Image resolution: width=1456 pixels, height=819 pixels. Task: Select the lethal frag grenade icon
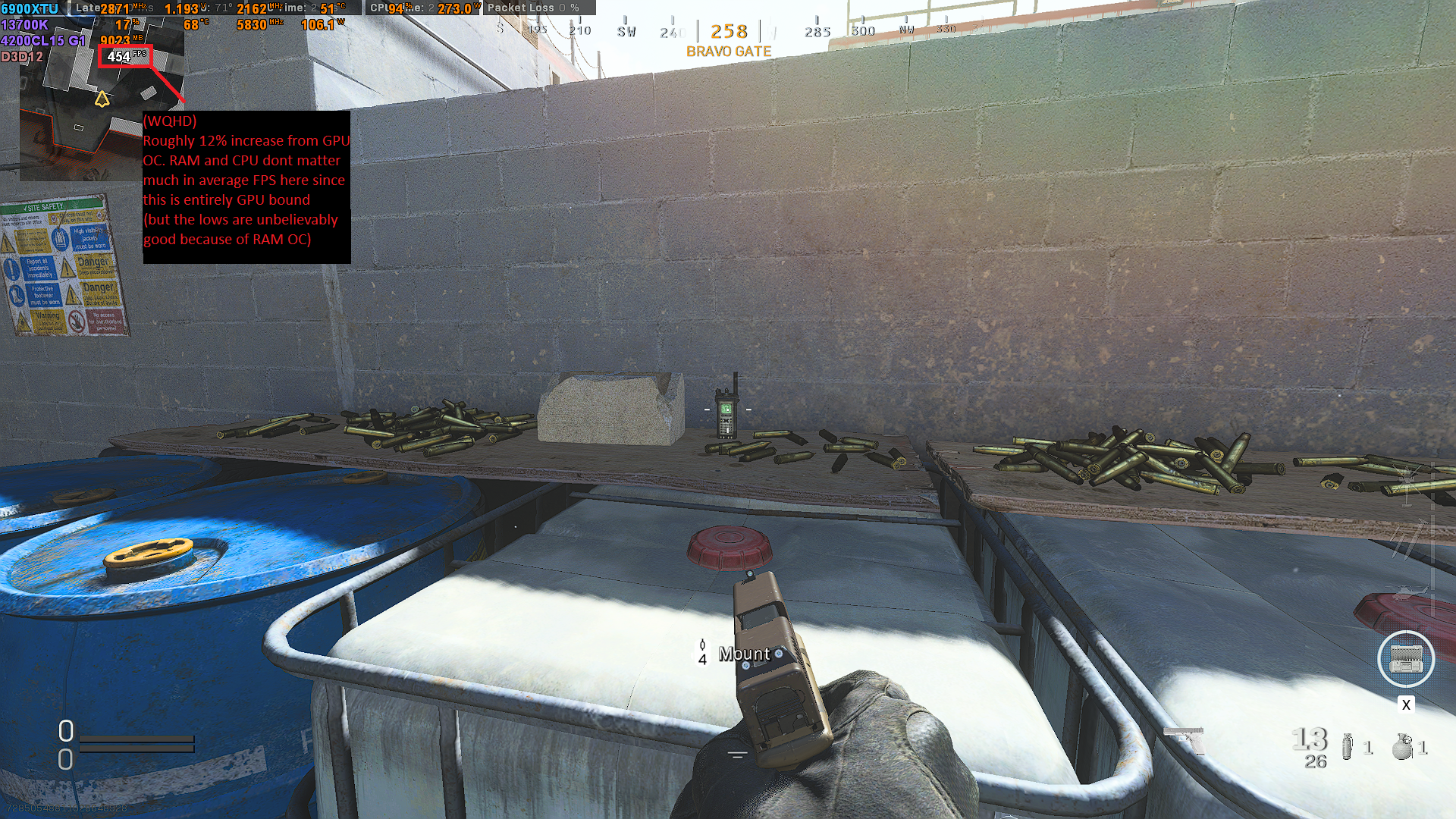[x=1402, y=746]
